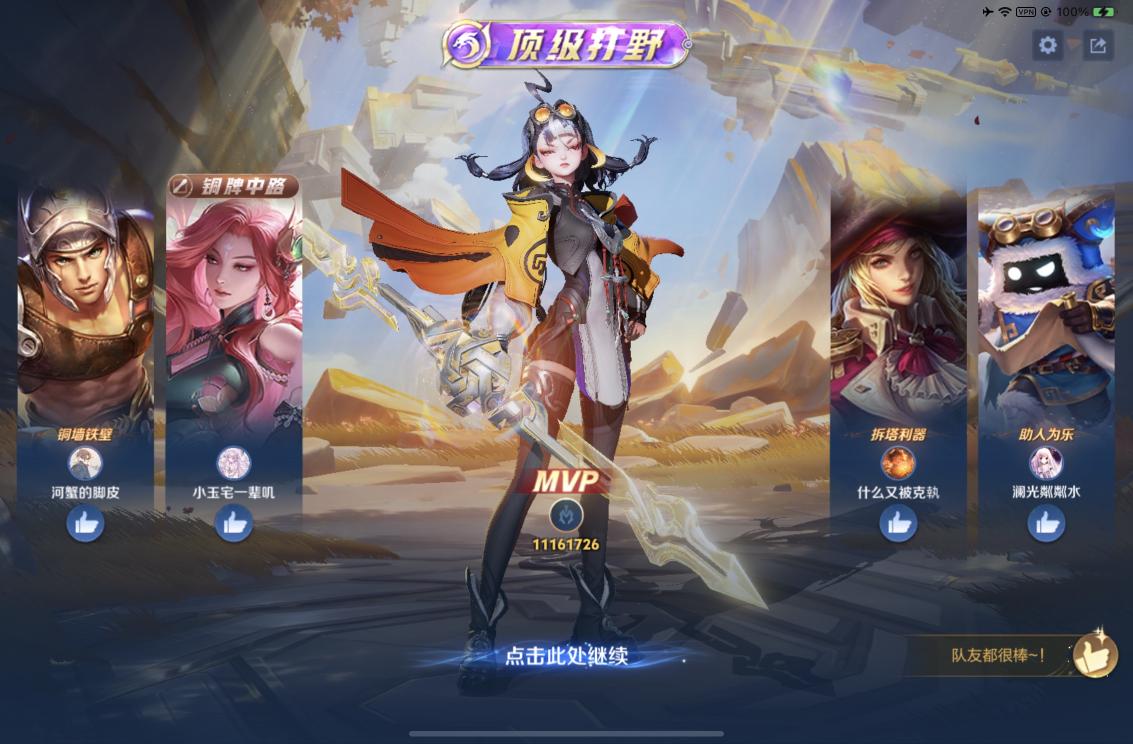This screenshot has height=744, width=1133.
Task: Like the player 什么又被克执
Action: (x=898, y=523)
